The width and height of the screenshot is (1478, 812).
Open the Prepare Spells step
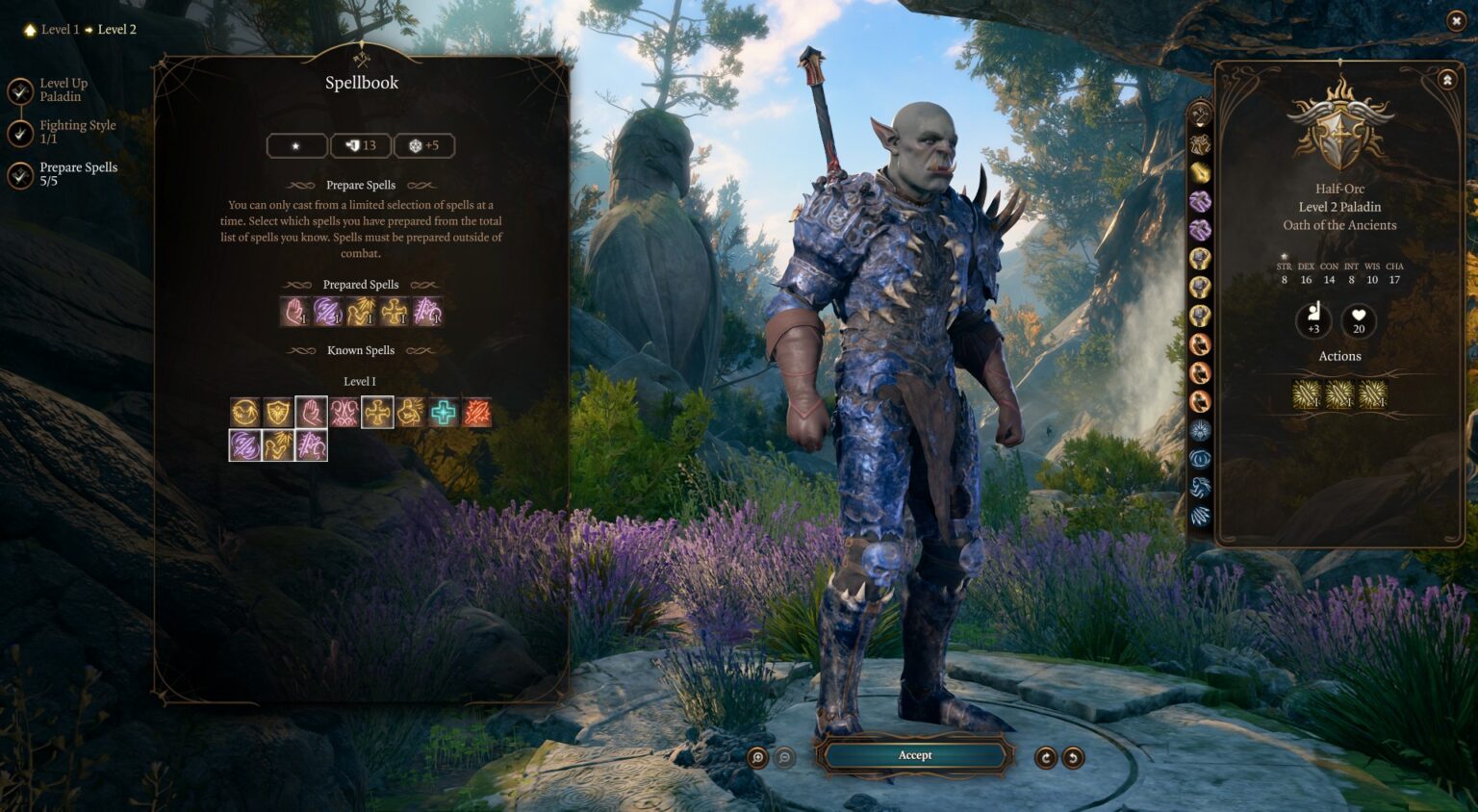[x=20, y=175]
